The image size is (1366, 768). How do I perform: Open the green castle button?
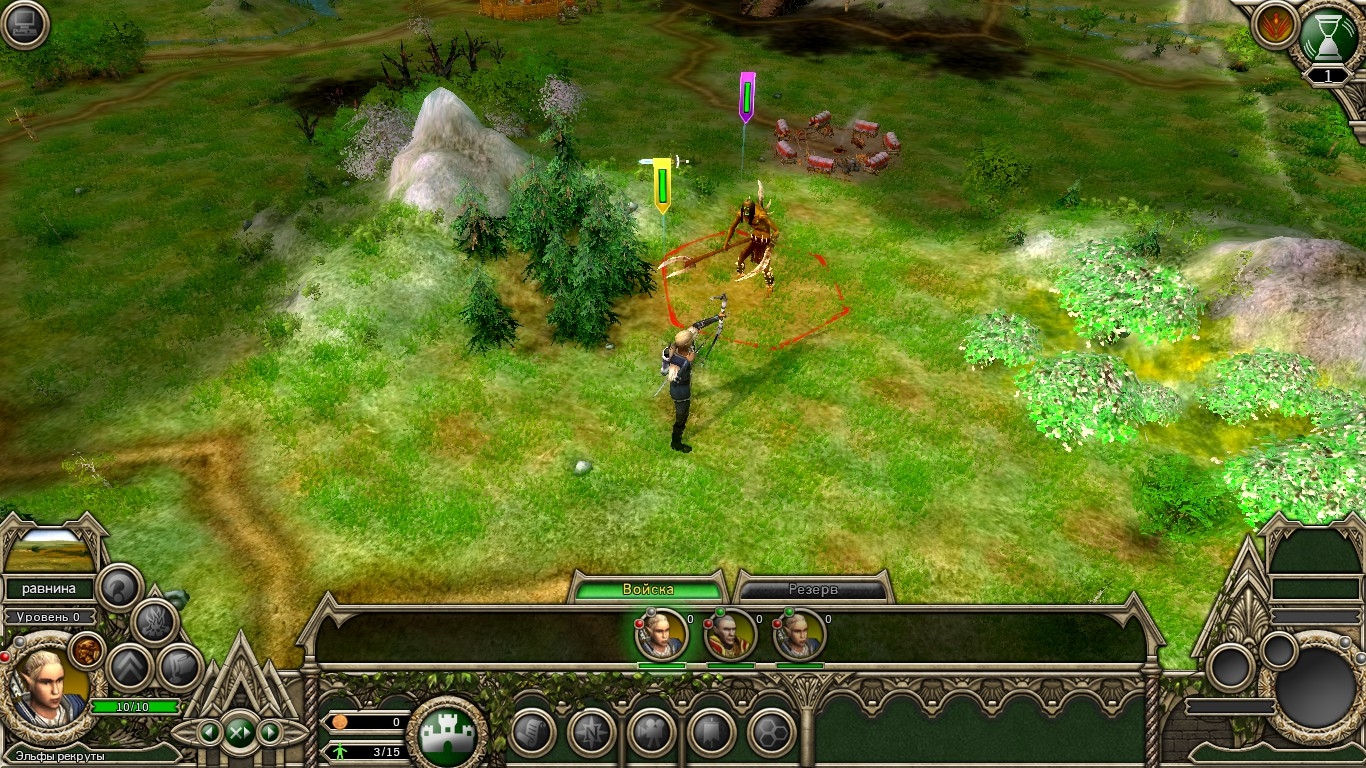[447, 732]
